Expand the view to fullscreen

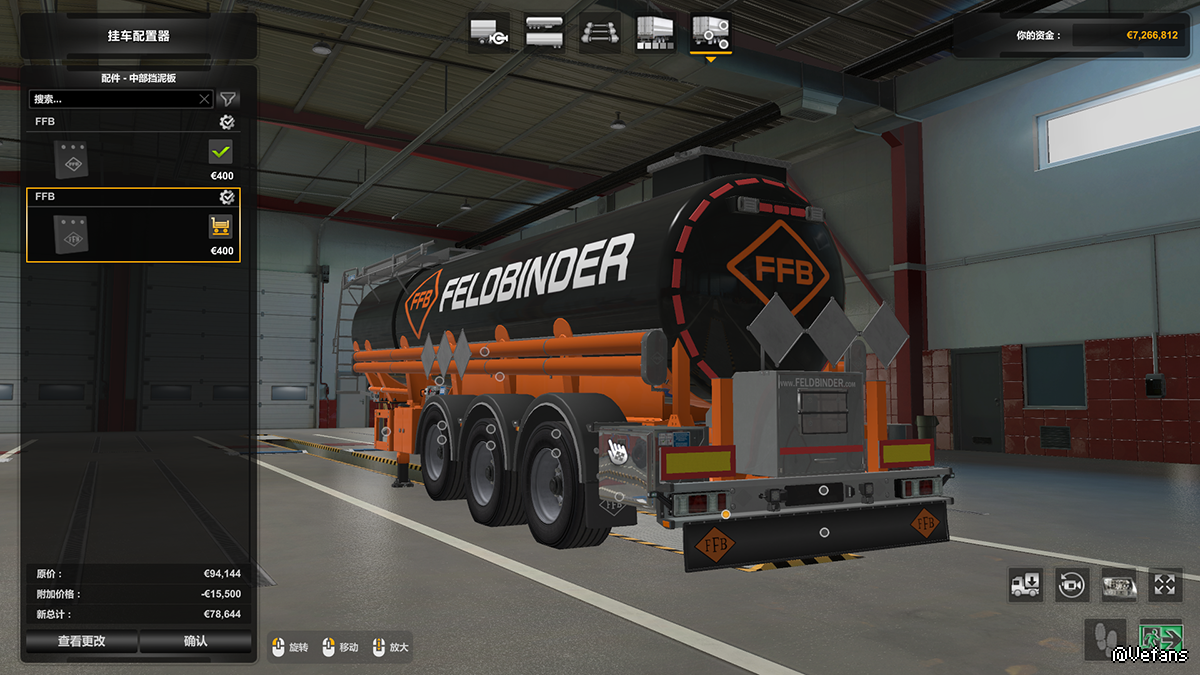click(1165, 585)
